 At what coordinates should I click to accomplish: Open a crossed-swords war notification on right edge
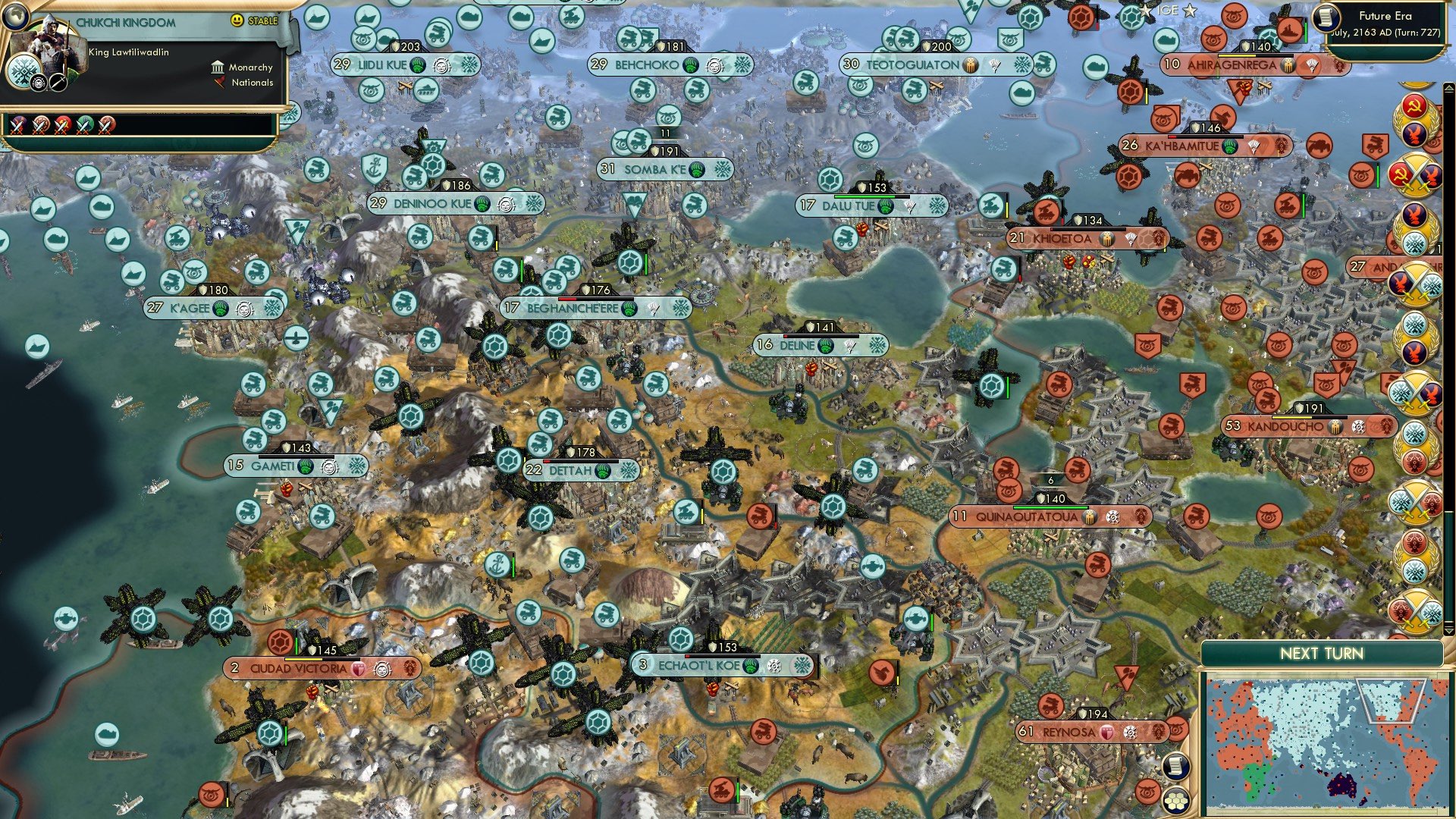point(1417,172)
